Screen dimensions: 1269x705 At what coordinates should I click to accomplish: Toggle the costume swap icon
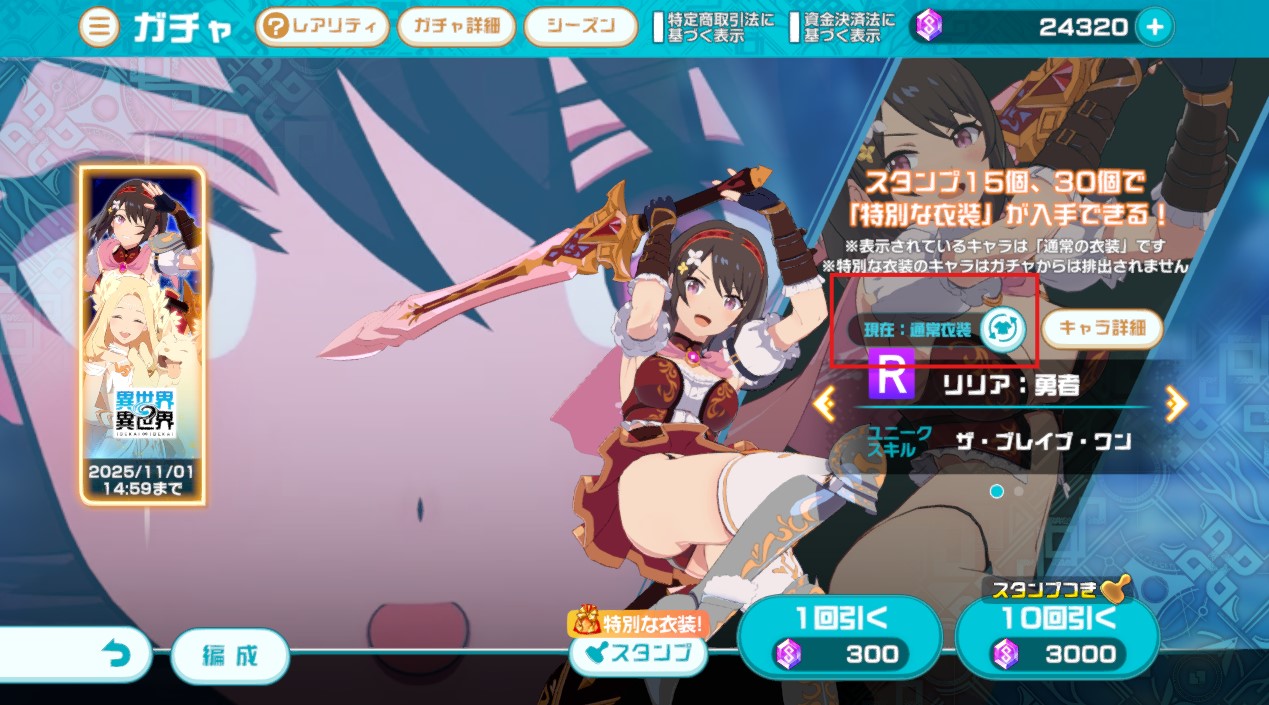pyautogui.click(x=1001, y=329)
